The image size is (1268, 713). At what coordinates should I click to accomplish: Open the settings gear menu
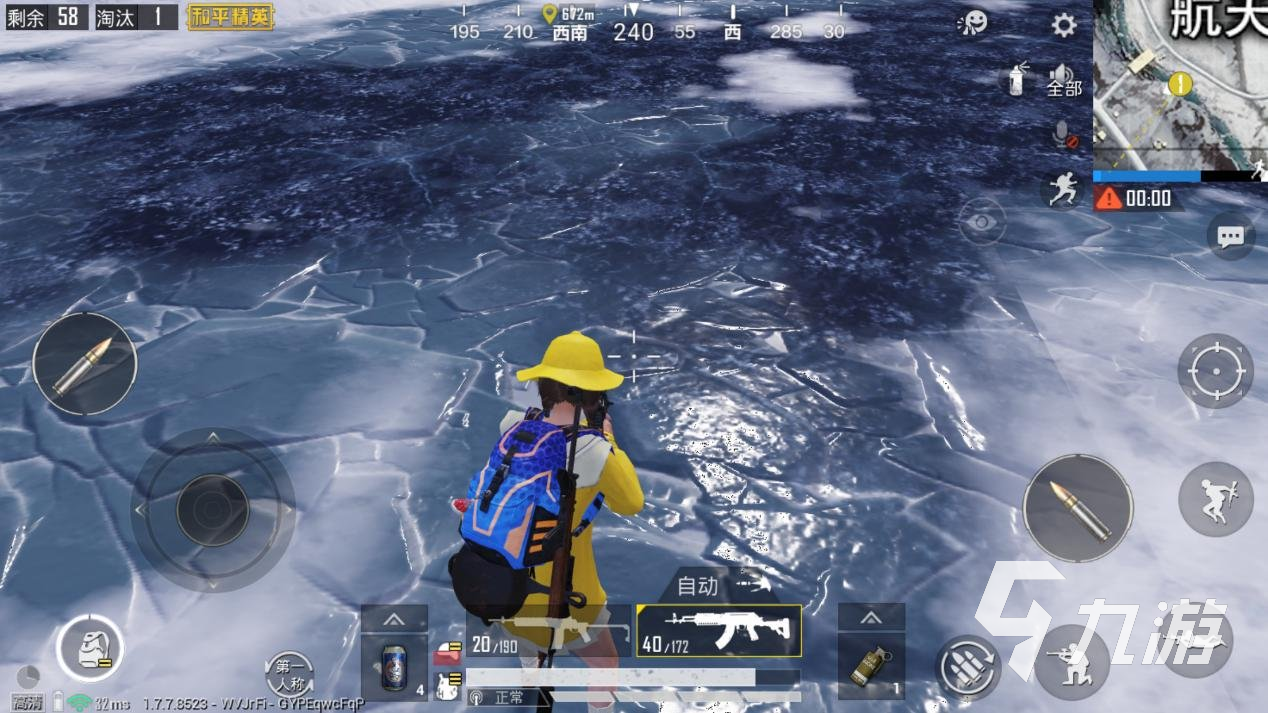pos(1064,25)
